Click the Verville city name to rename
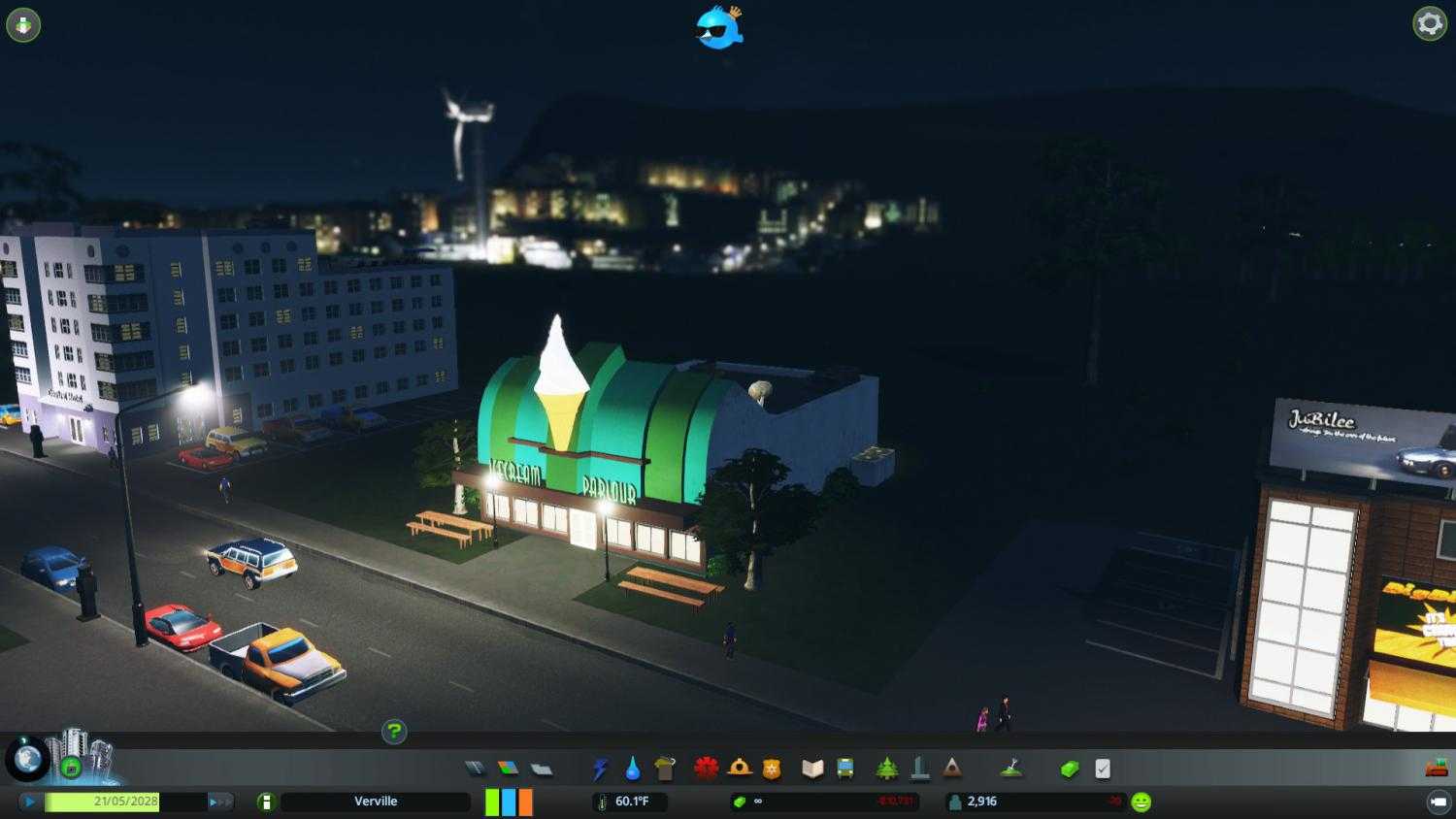 [x=376, y=802]
